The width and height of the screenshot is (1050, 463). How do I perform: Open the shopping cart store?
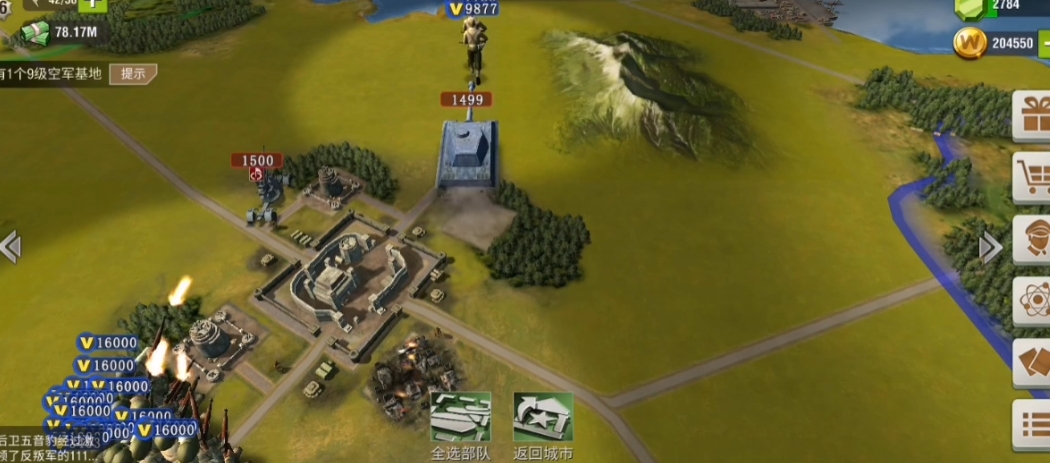1032,179
